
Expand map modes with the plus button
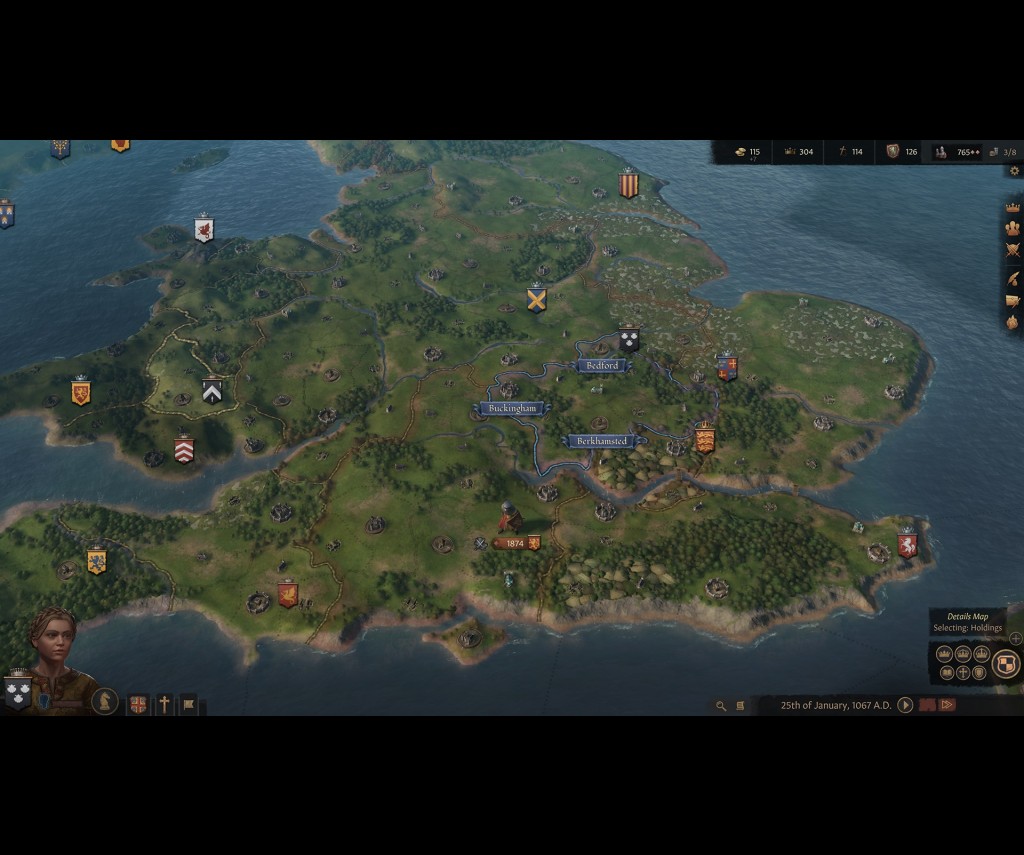click(x=1016, y=638)
